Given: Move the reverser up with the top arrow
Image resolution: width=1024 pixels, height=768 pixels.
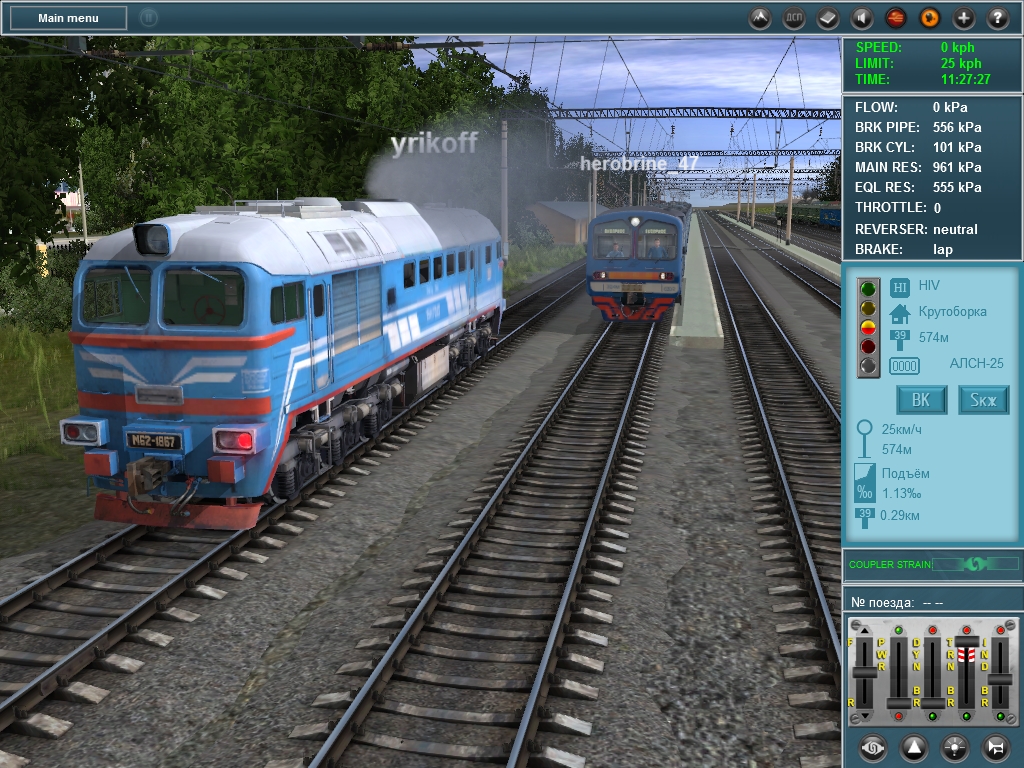Looking at the screenshot, I should tap(864, 632).
